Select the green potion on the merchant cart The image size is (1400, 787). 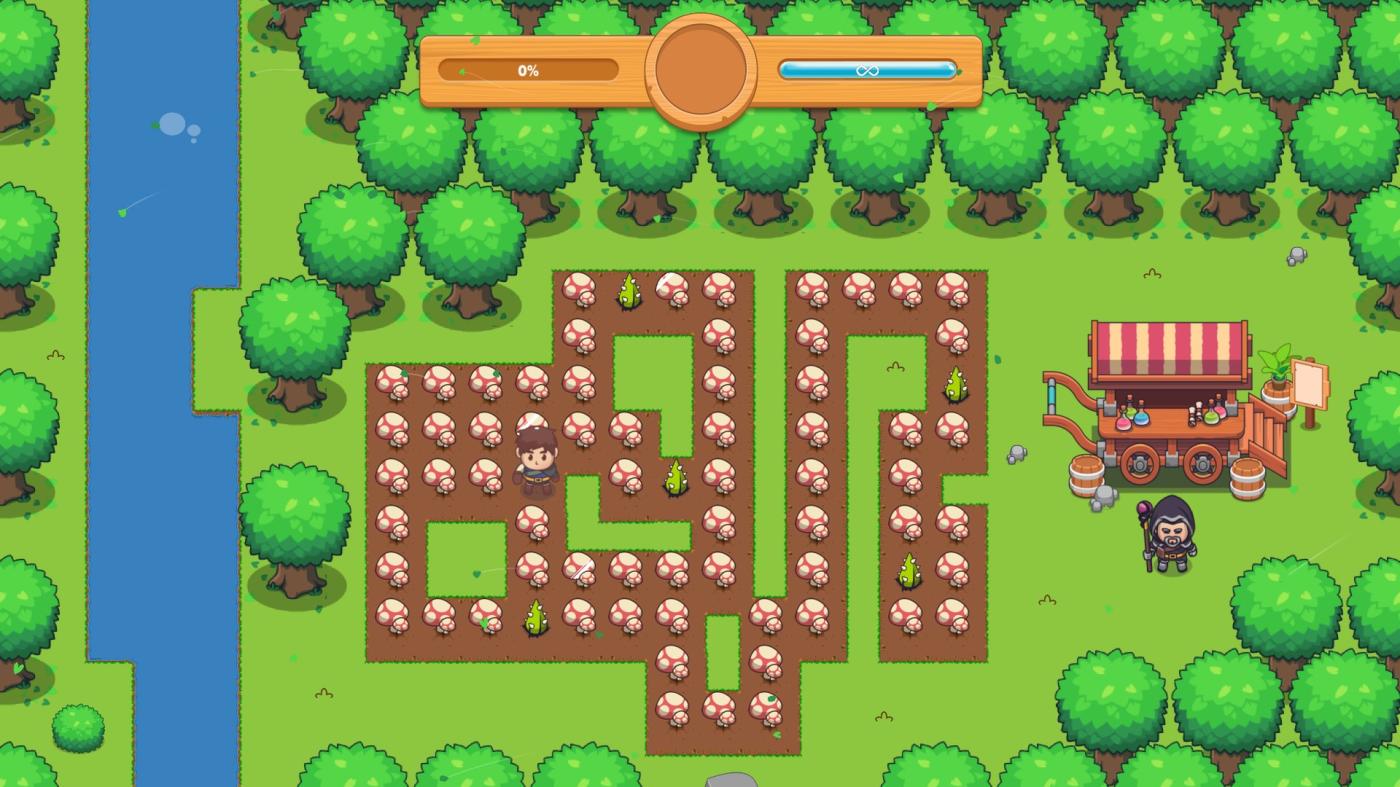tap(1211, 416)
